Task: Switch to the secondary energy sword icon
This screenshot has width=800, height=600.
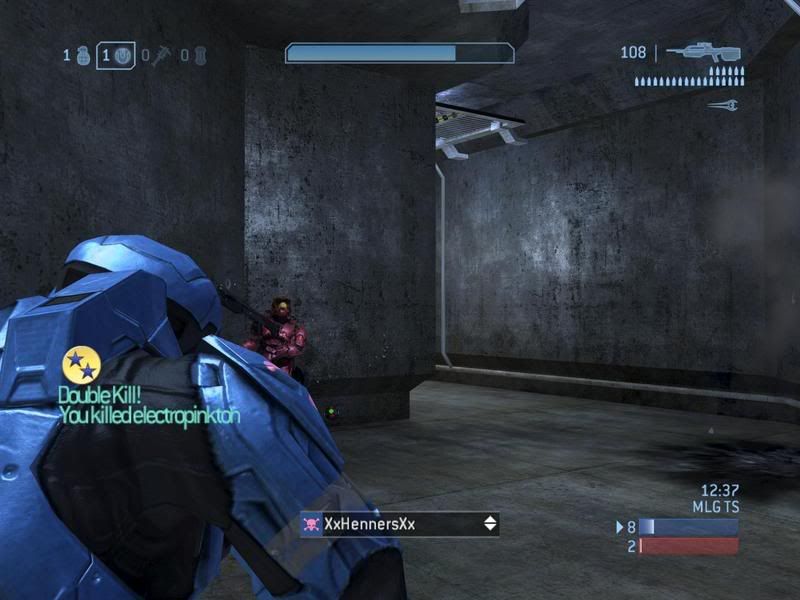Action: click(x=722, y=104)
